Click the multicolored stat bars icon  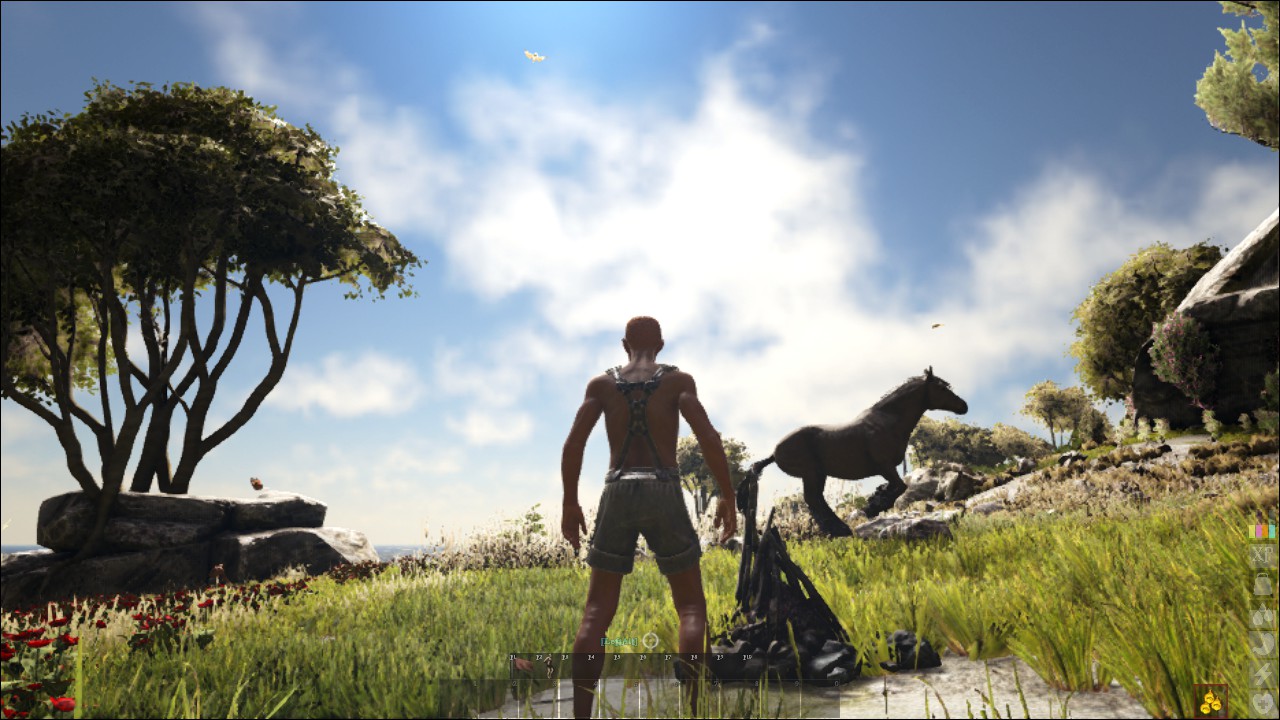tap(1260, 529)
